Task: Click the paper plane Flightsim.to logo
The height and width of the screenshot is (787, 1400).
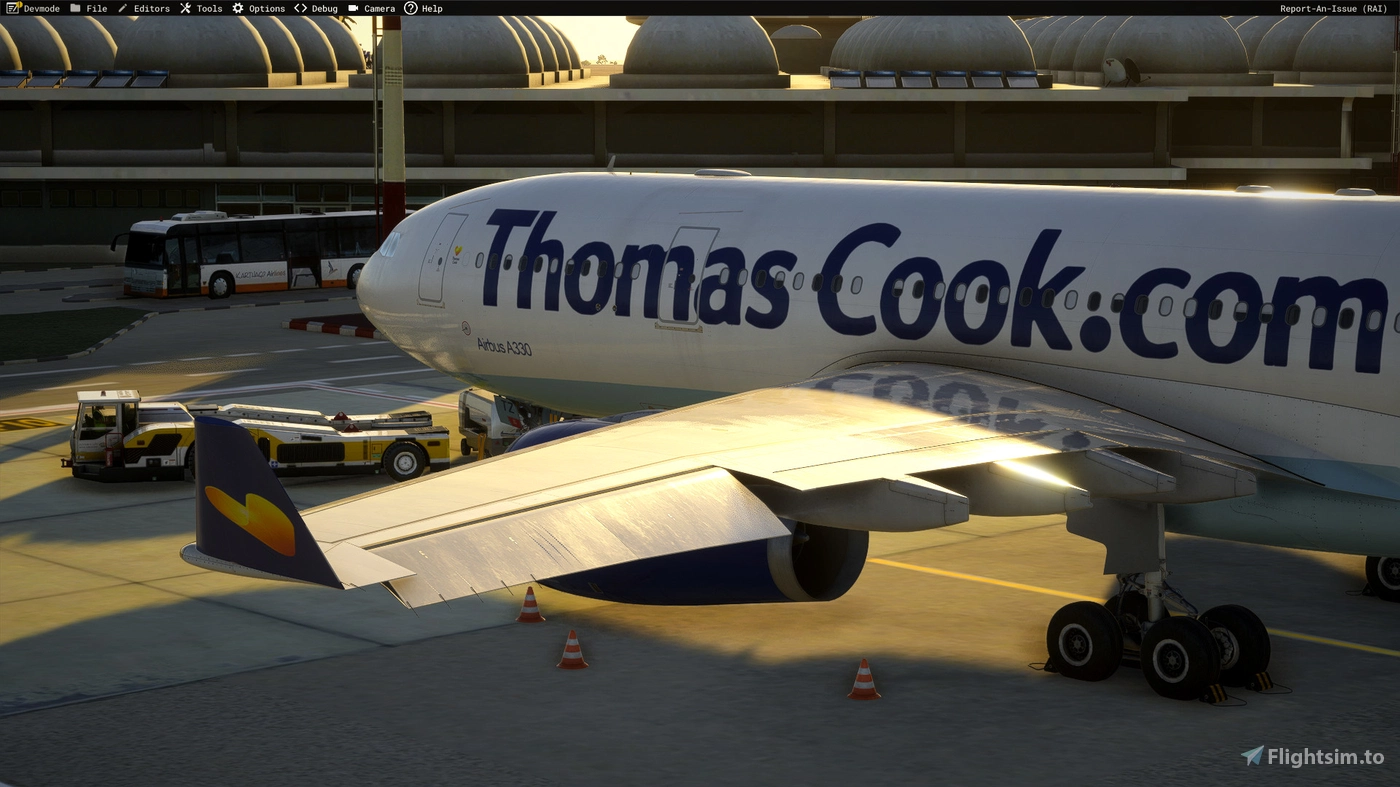Action: coord(1251,757)
